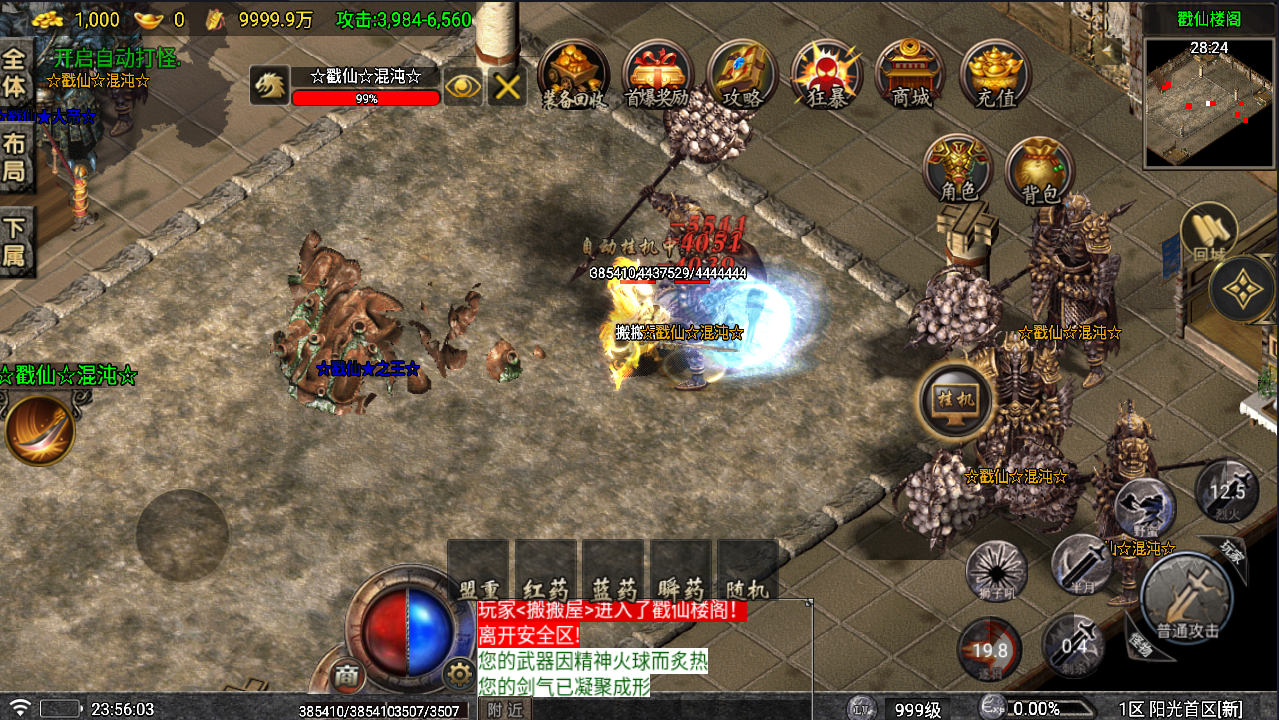Select the 蓝药 blue potion slot
This screenshot has width=1279, height=720.
pos(613,571)
